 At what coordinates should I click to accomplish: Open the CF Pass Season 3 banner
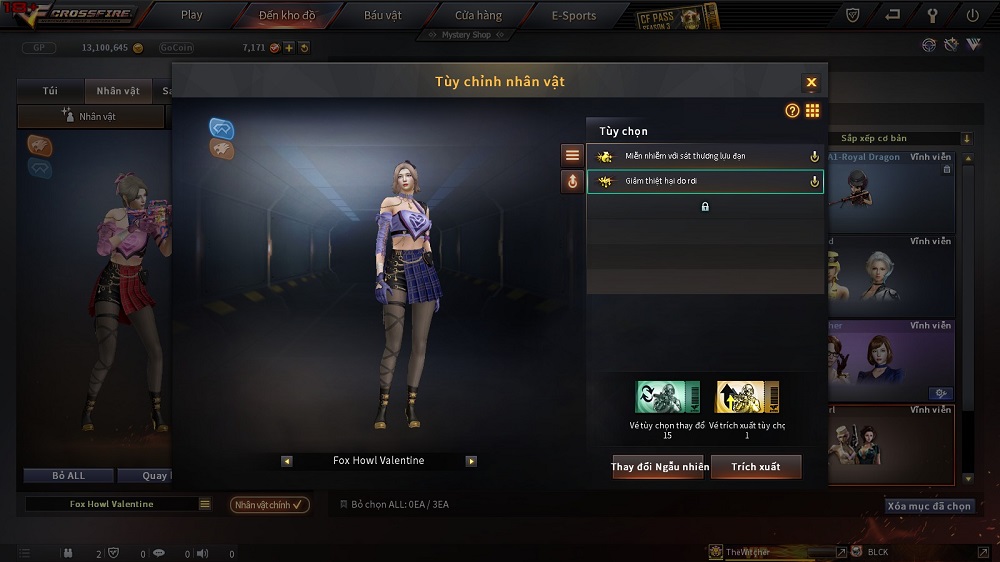pos(678,17)
